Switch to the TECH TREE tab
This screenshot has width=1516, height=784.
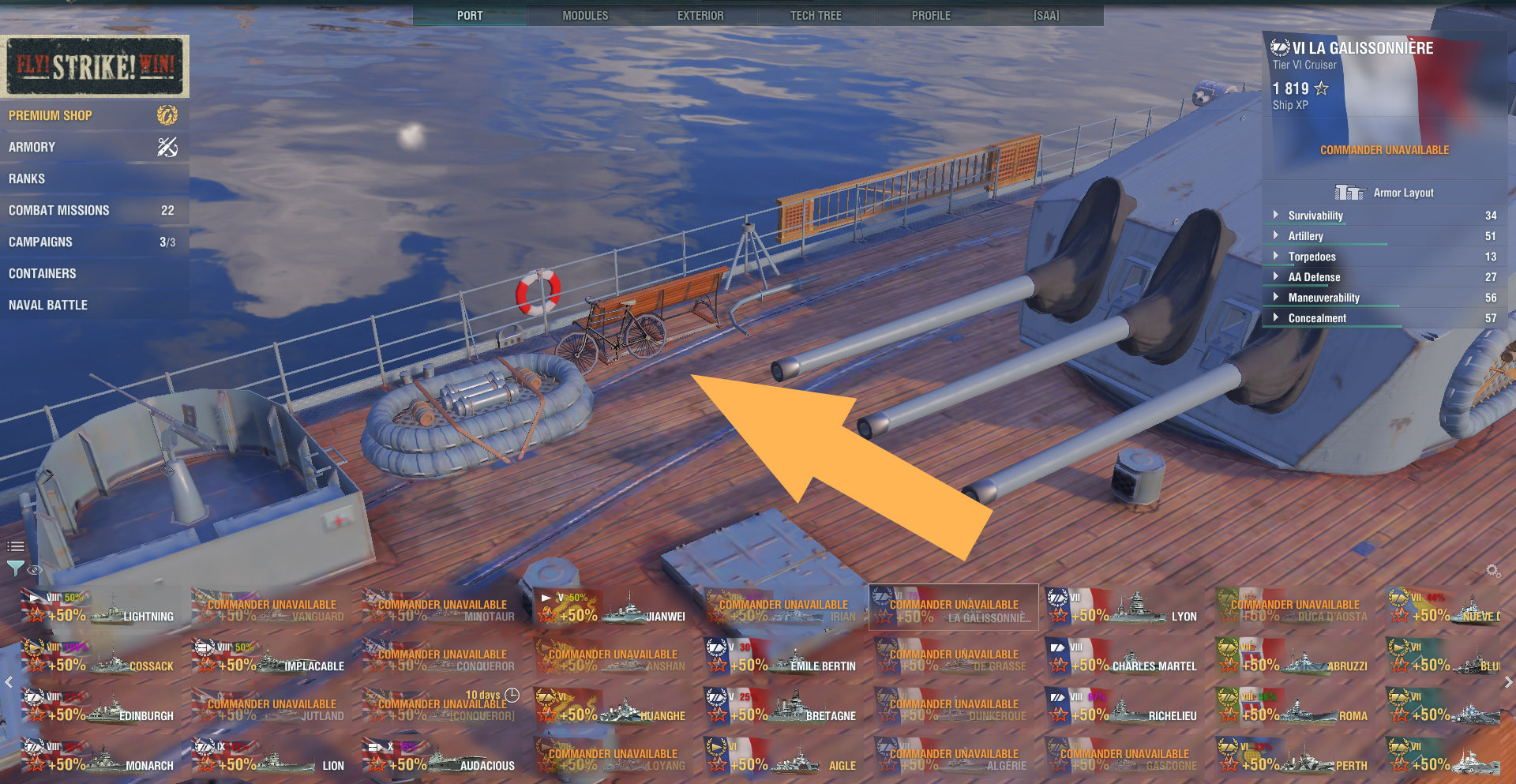814,14
